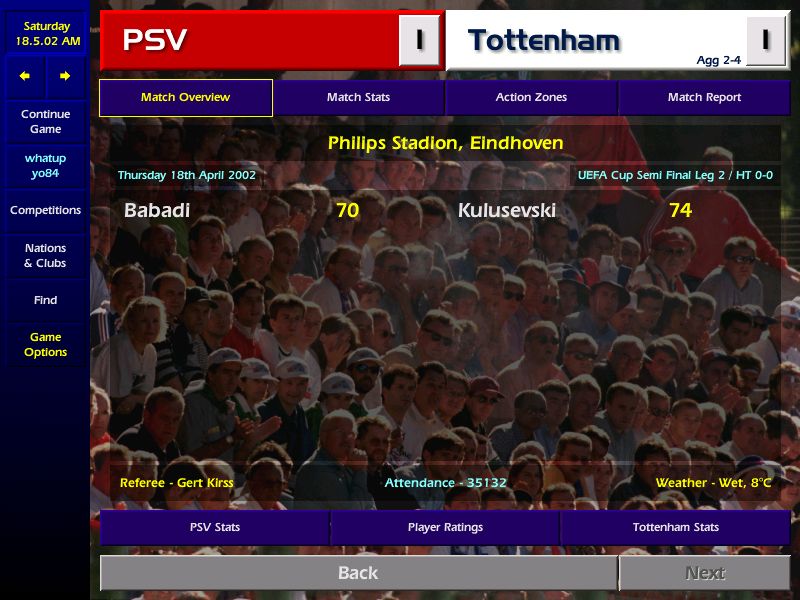800x600 pixels.
Task: Open the whatup yo84 manager menu
Action: (x=45, y=166)
